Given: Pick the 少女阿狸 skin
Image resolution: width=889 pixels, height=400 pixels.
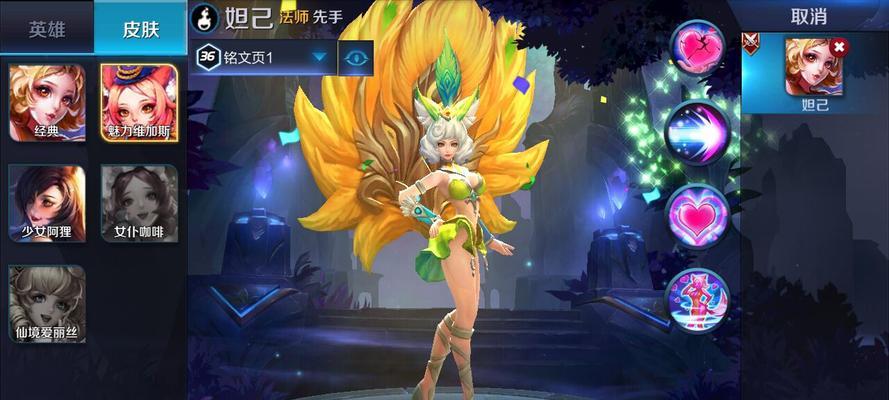Looking at the screenshot, I should [x=47, y=202].
